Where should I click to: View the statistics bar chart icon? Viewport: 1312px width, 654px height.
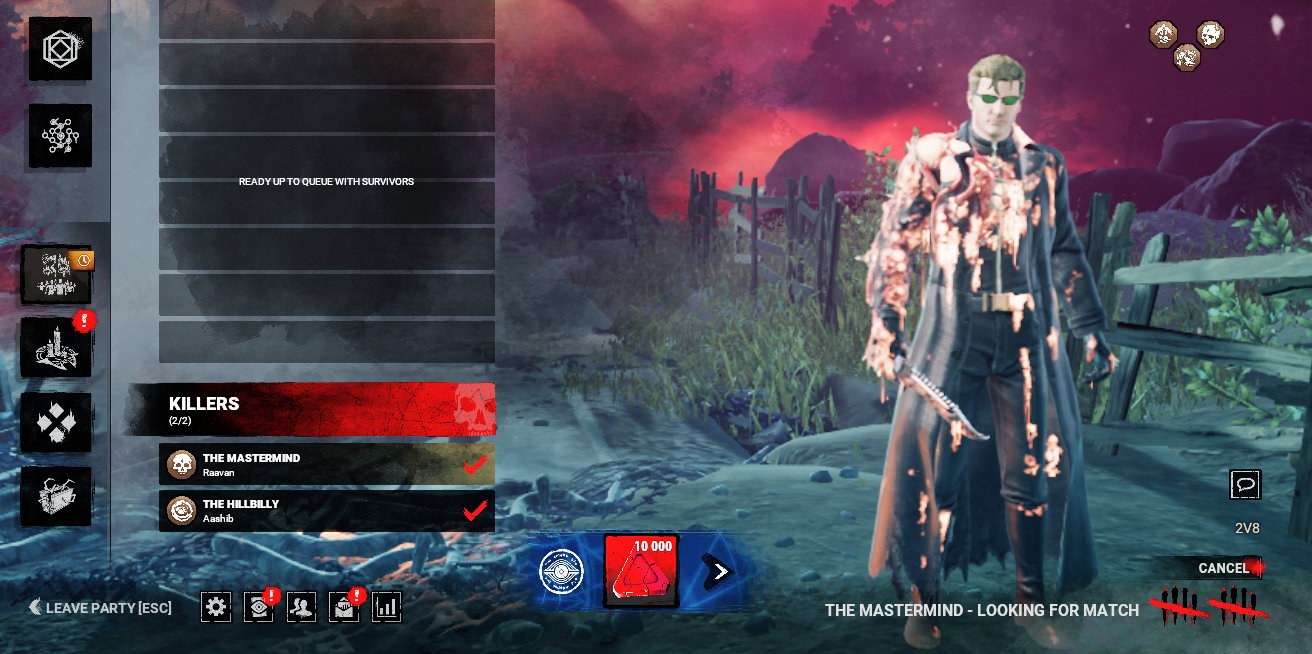pyautogui.click(x=387, y=606)
